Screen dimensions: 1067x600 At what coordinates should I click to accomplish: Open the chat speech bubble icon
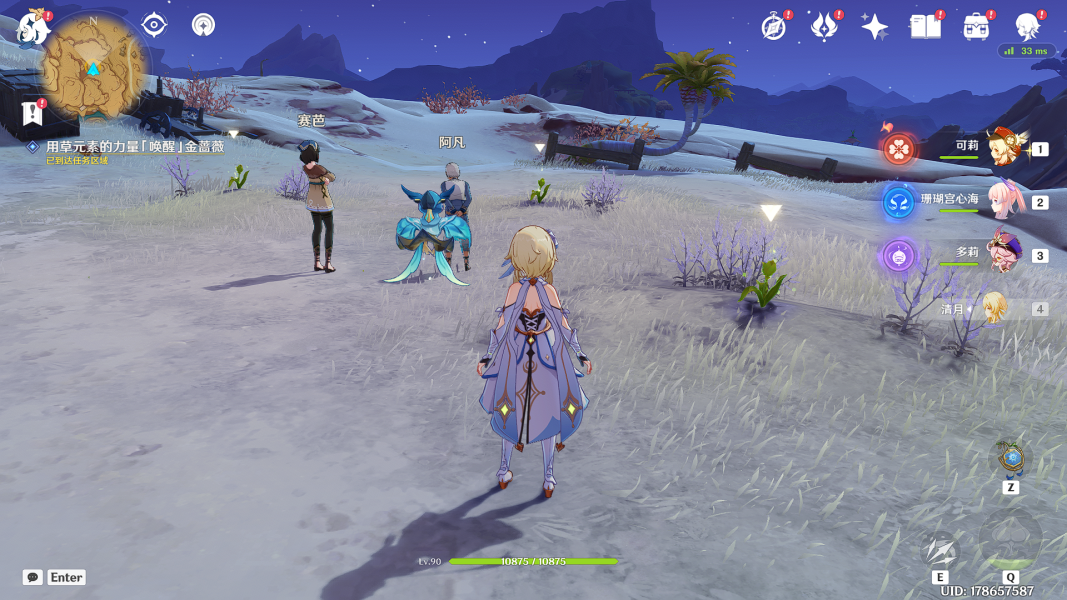(x=33, y=577)
